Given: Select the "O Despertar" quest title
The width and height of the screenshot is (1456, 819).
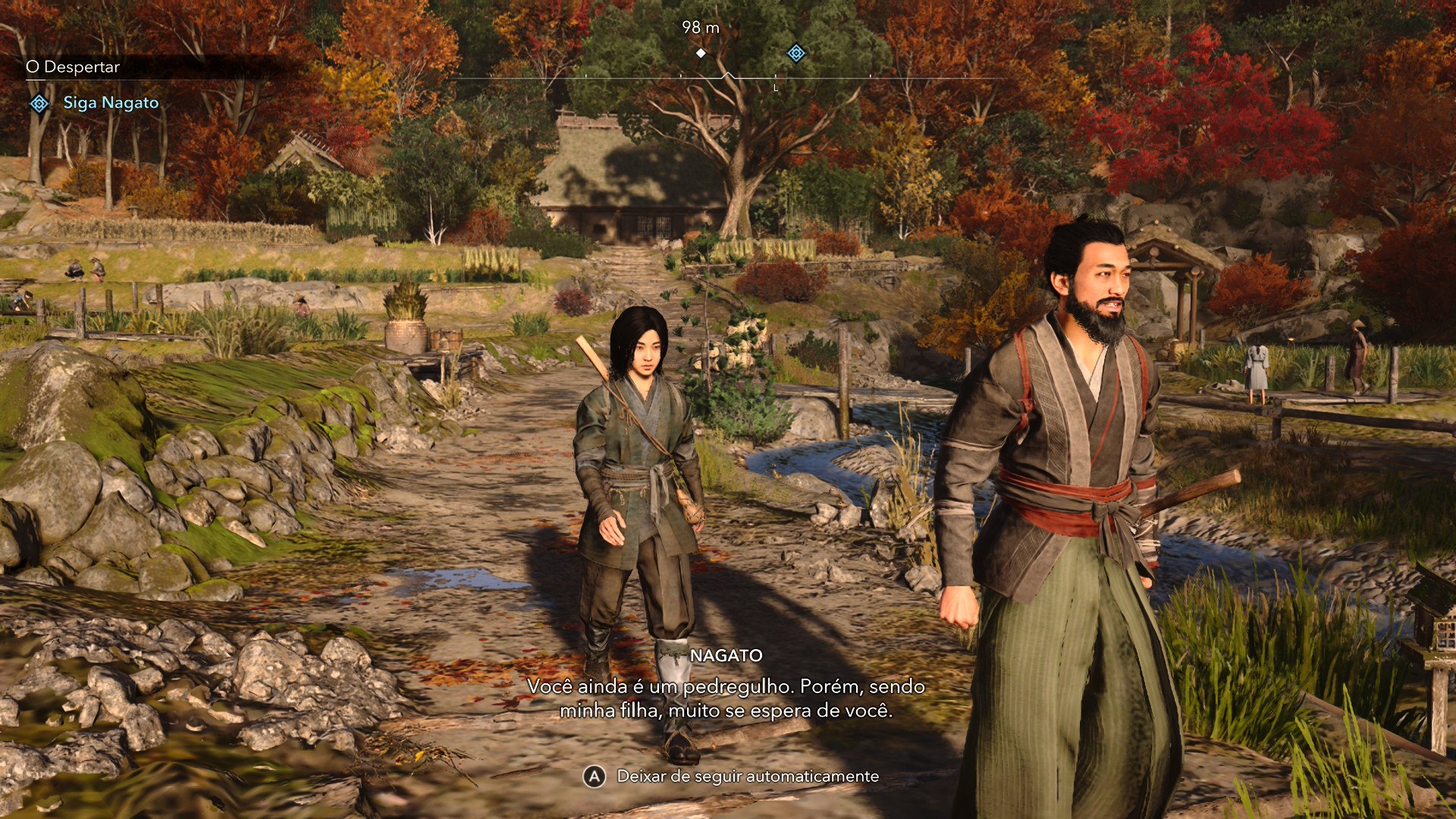Looking at the screenshot, I should (73, 67).
